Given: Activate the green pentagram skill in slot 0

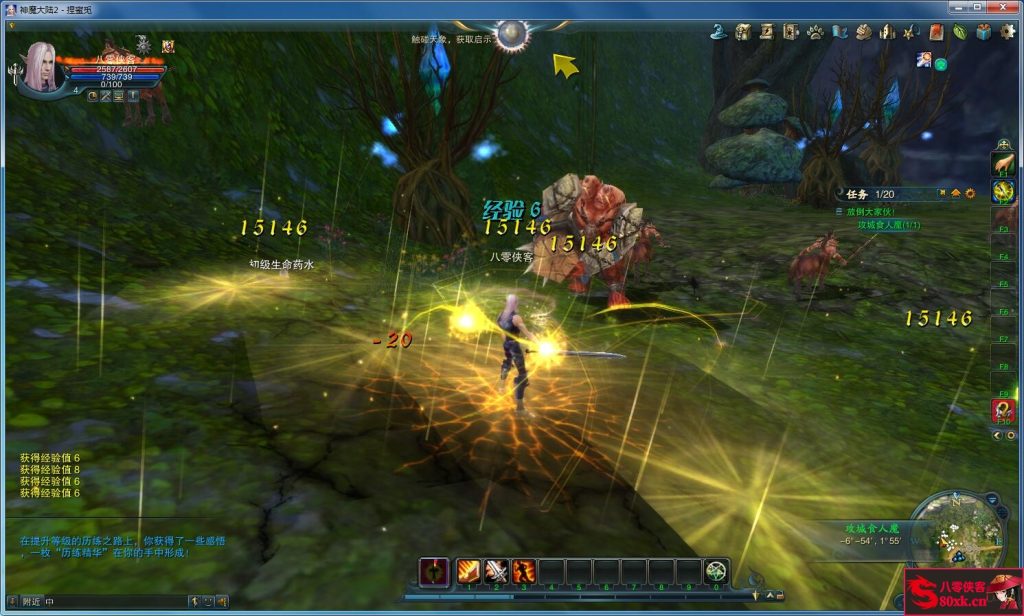Looking at the screenshot, I should (x=716, y=571).
